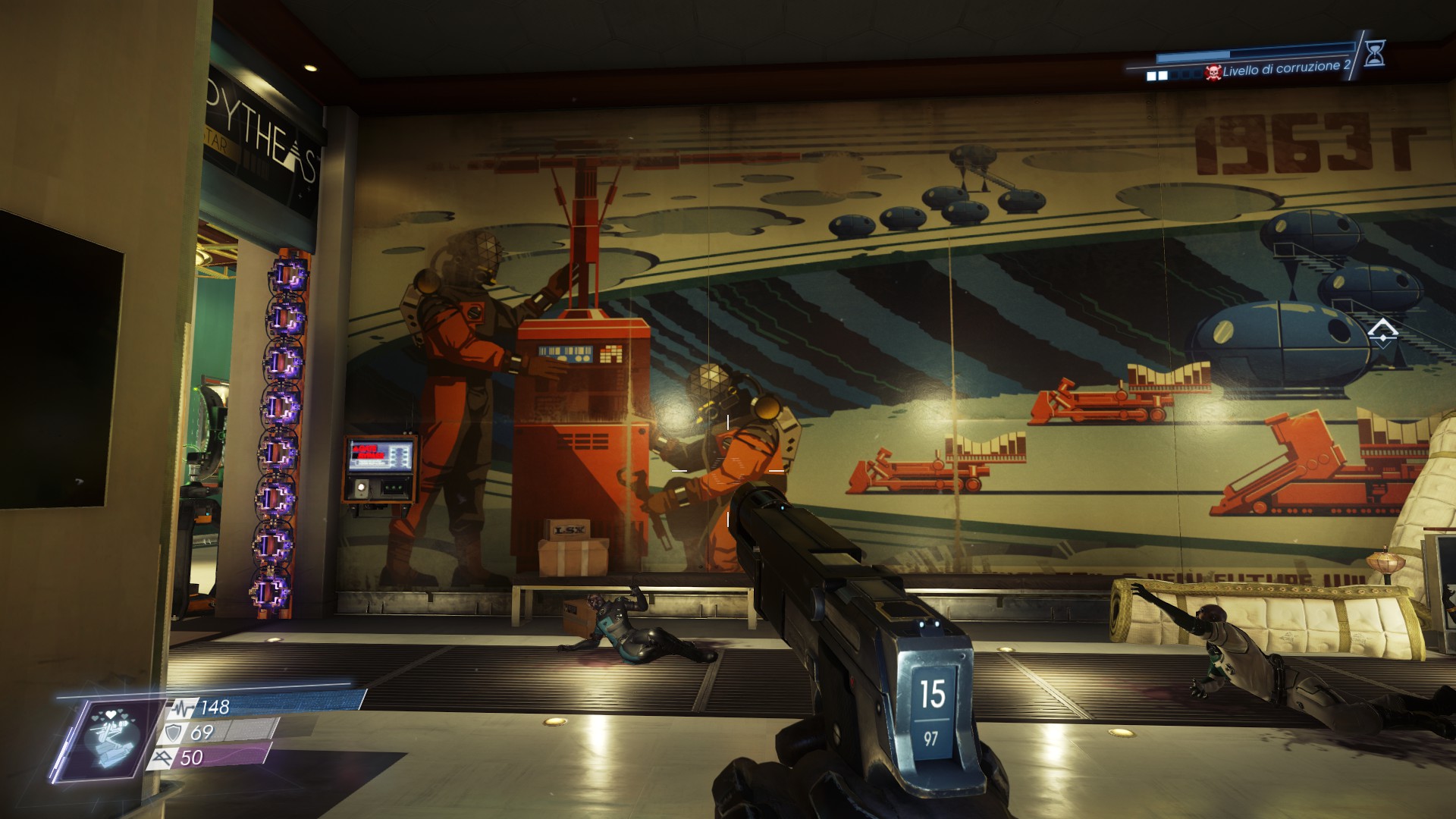The image size is (1456, 819).
Task: Select the white objective waypoint marker
Action: click(1382, 331)
